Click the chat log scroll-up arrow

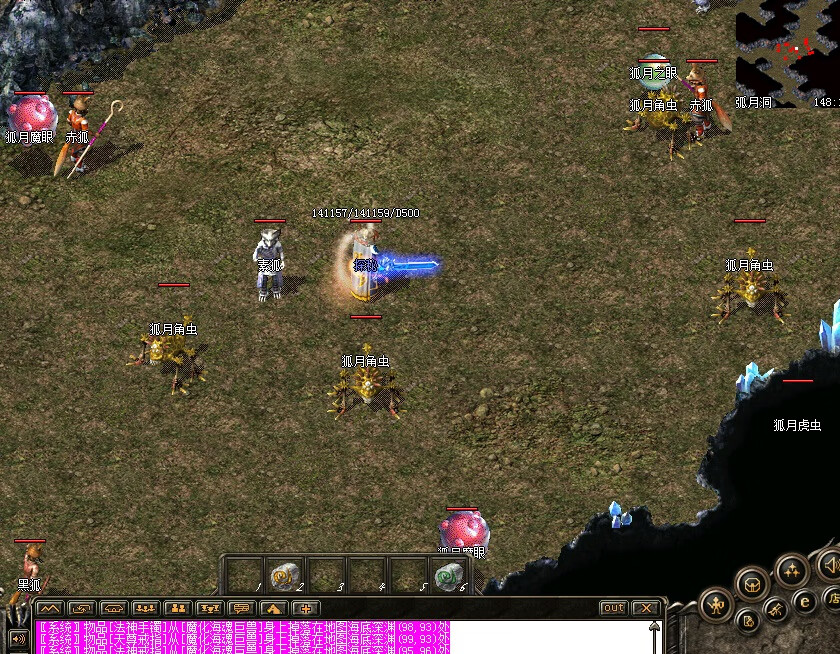click(x=655, y=627)
